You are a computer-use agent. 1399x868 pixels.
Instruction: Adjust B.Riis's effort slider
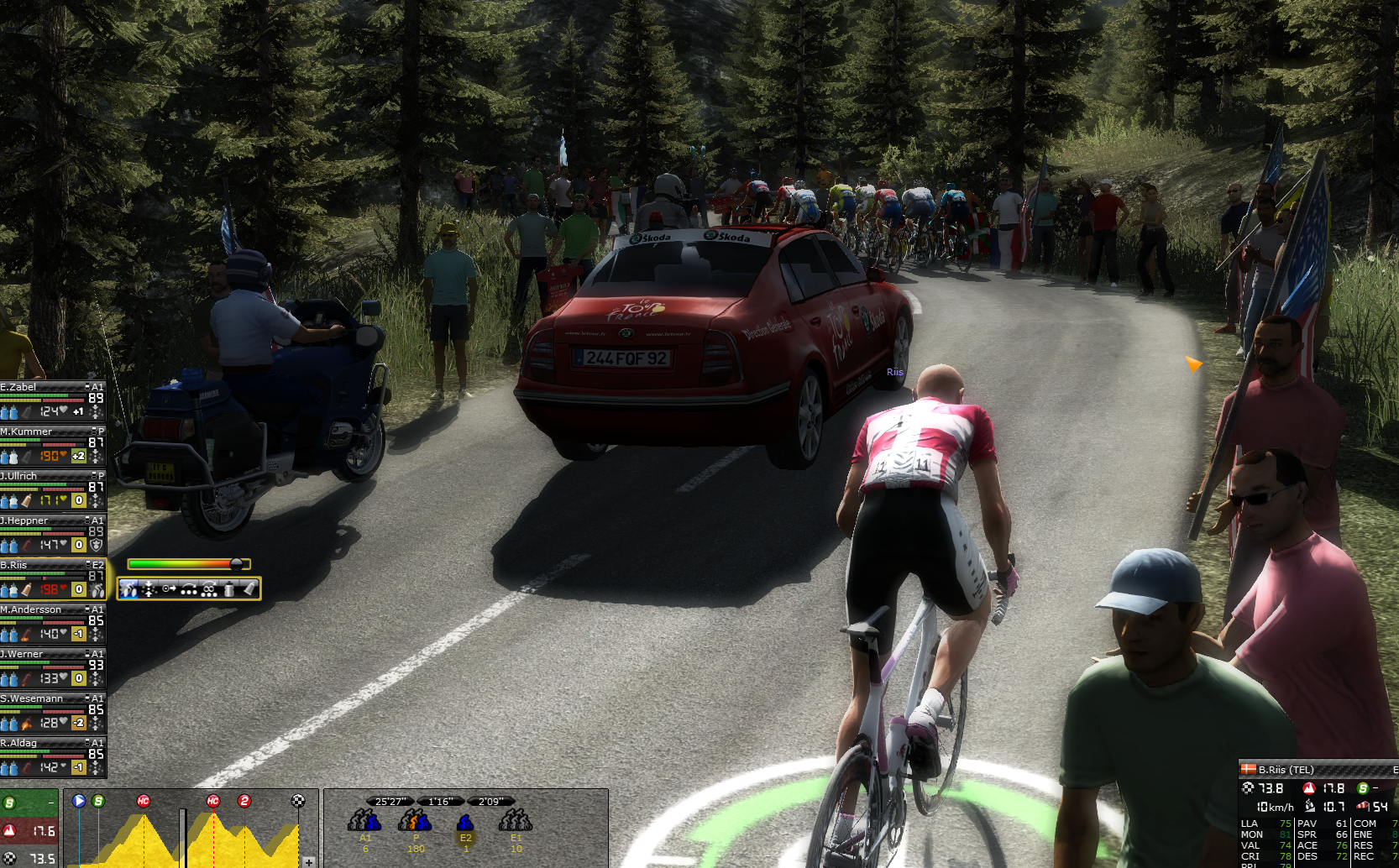pyautogui.click(x=236, y=564)
